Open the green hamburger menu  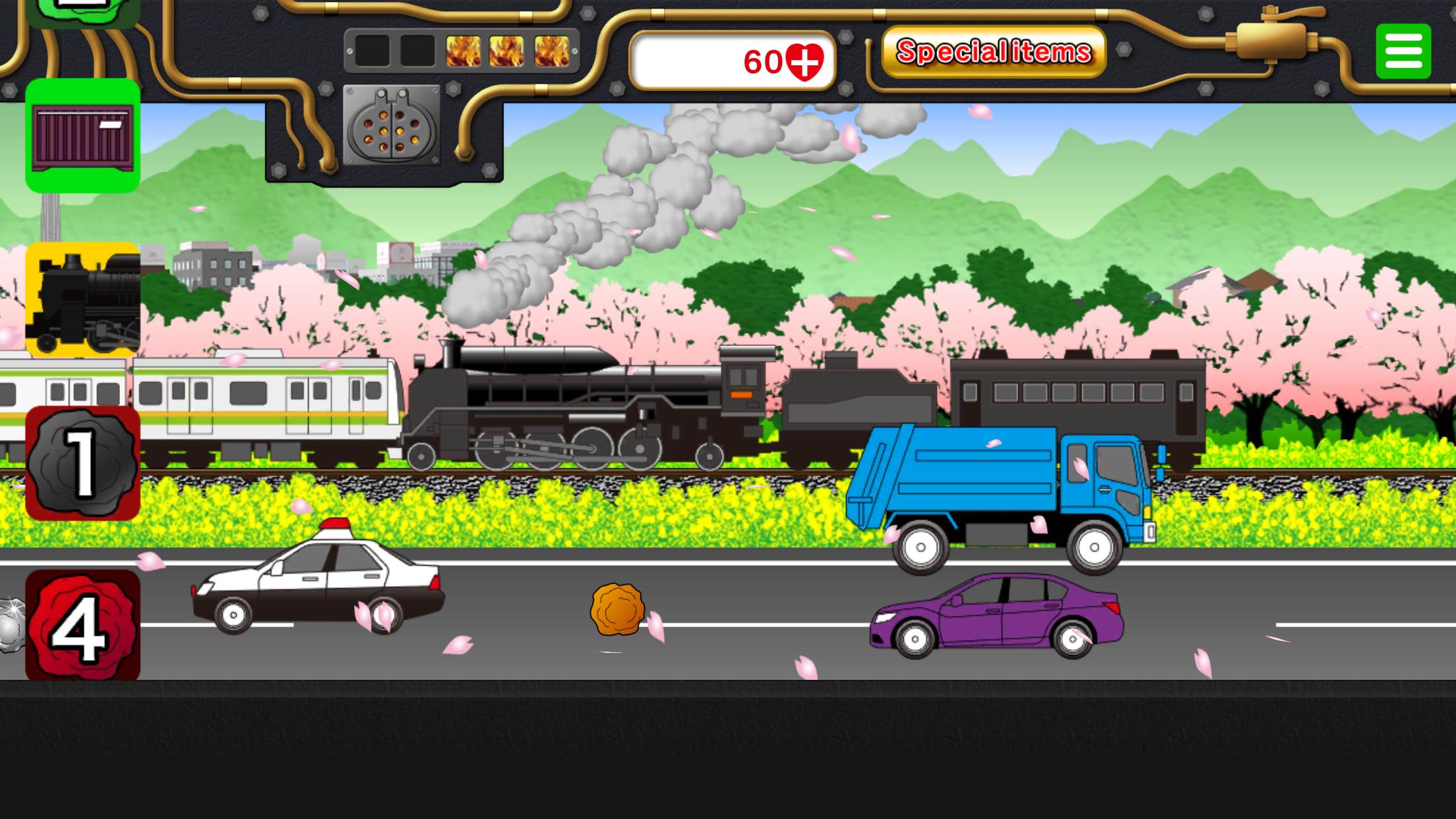point(1403,51)
